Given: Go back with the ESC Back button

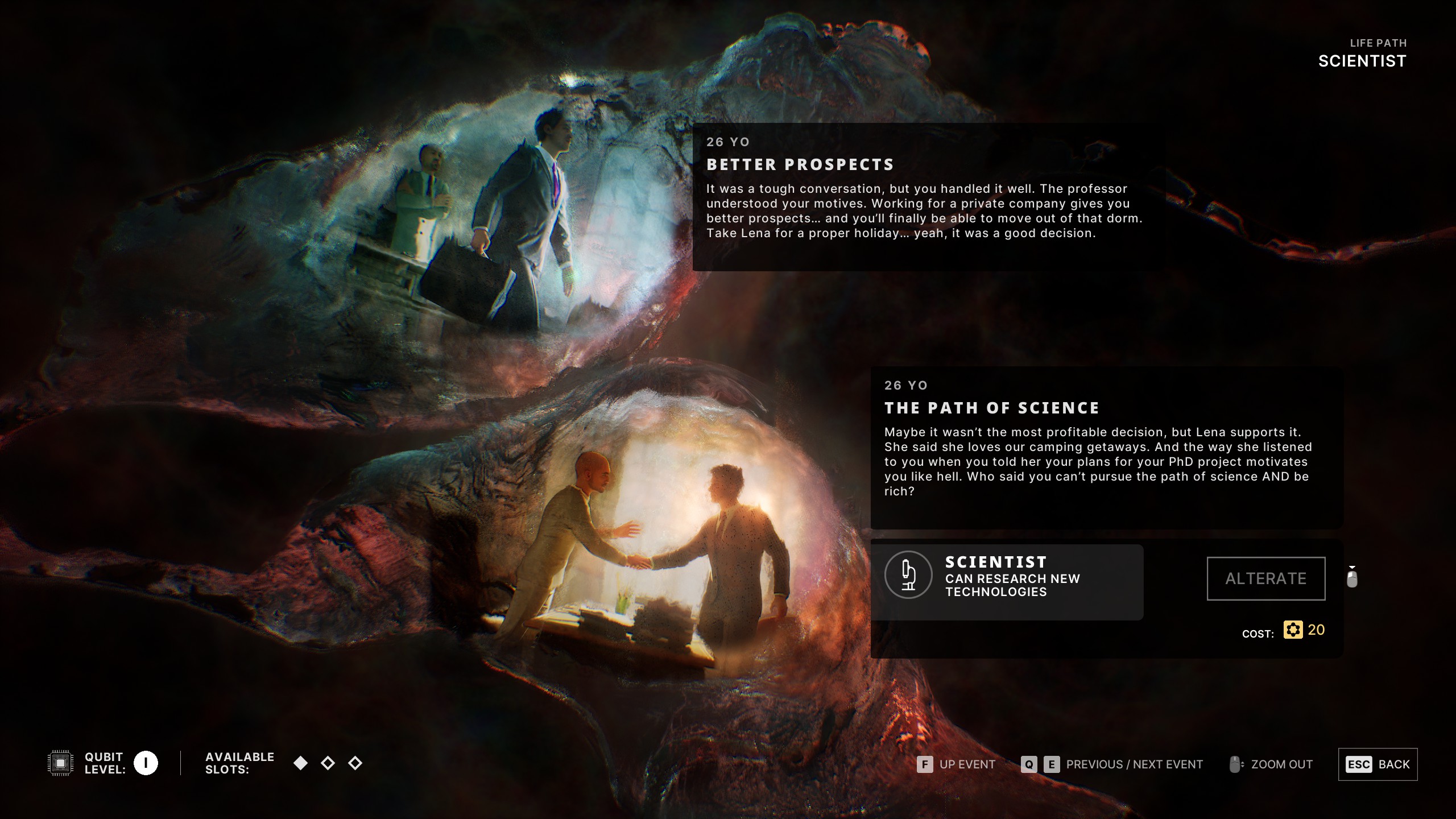Looking at the screenshot, I should pyautogui.click(x=1378, y=764).
